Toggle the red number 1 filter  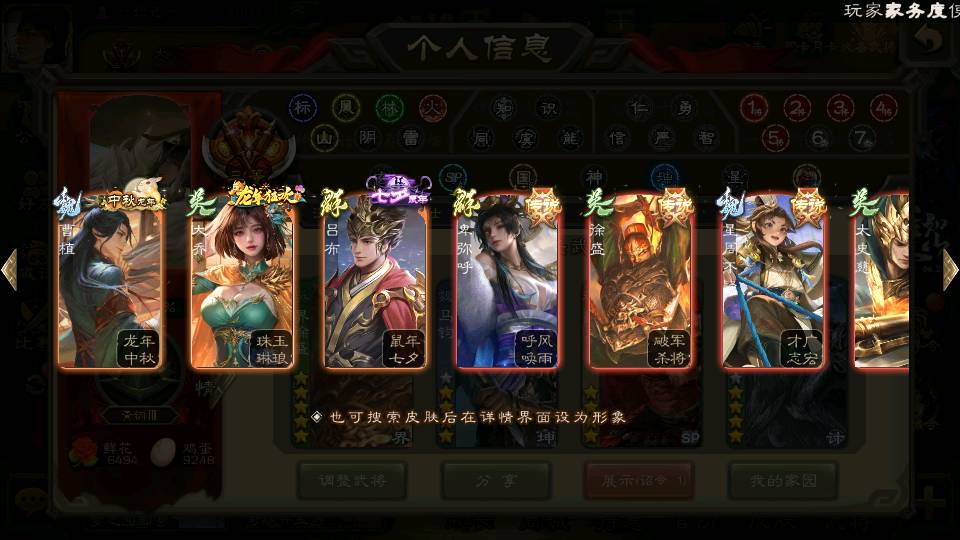pyautogui.click(x=753, y=107)
